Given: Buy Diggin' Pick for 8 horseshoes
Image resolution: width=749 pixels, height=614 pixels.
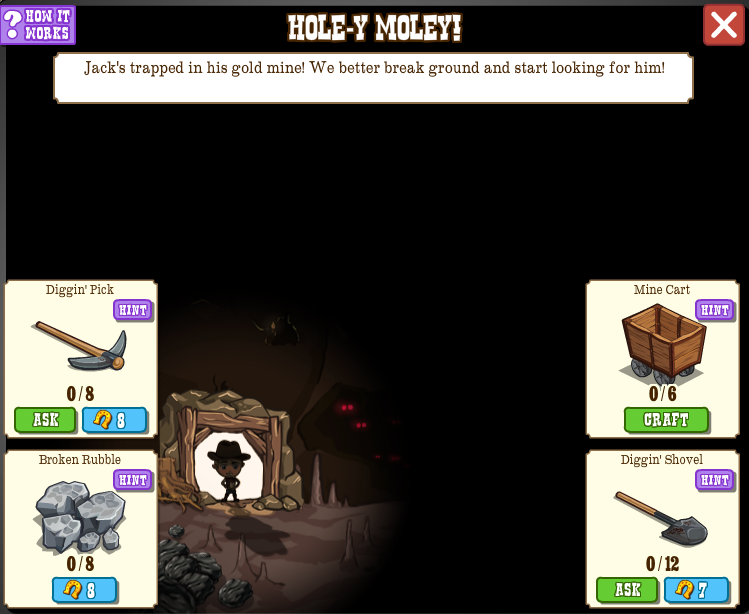Looking at the screenshot, I should coord(114,420).
